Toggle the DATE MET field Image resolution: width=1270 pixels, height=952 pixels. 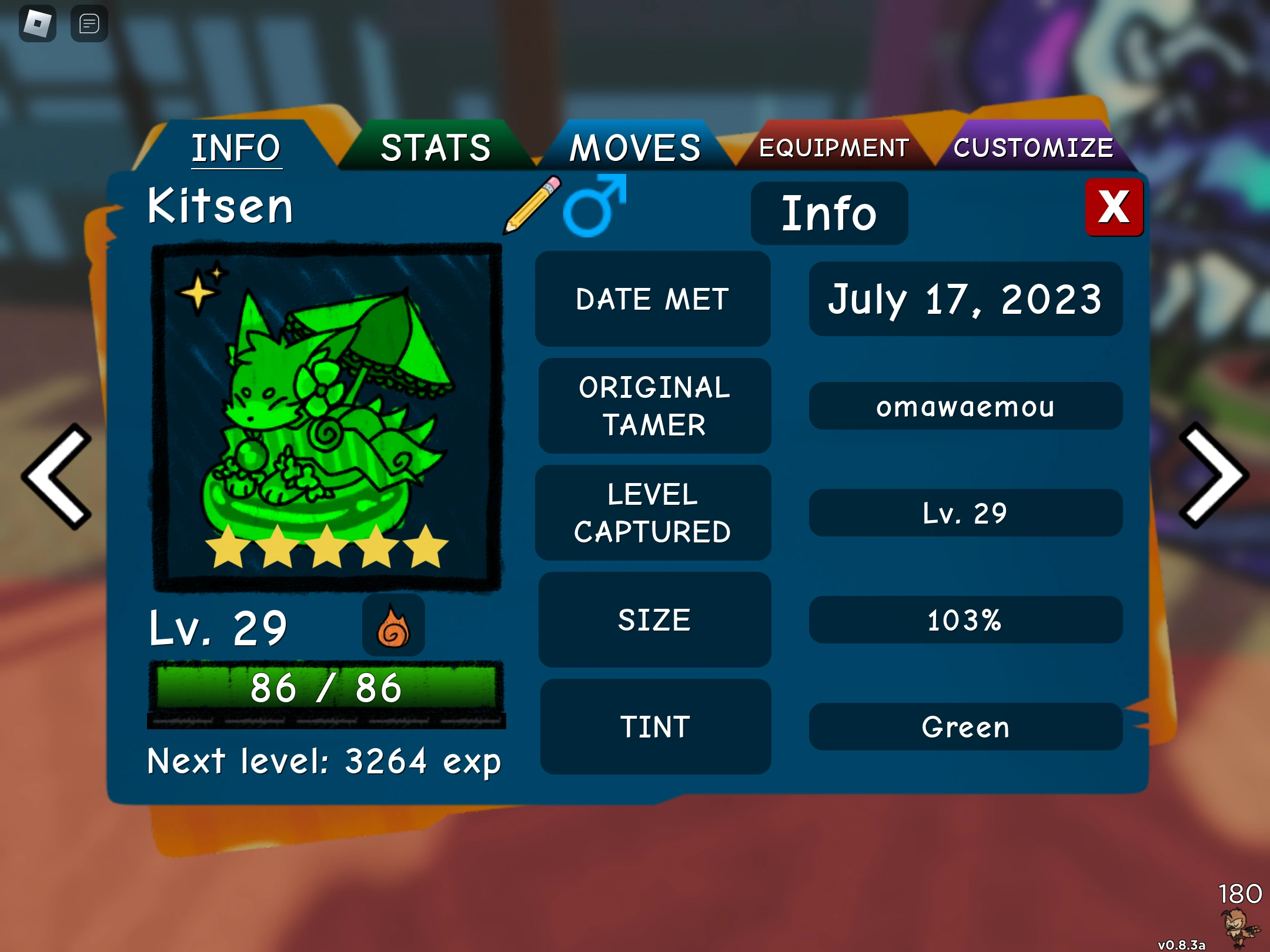coord(653,299)
